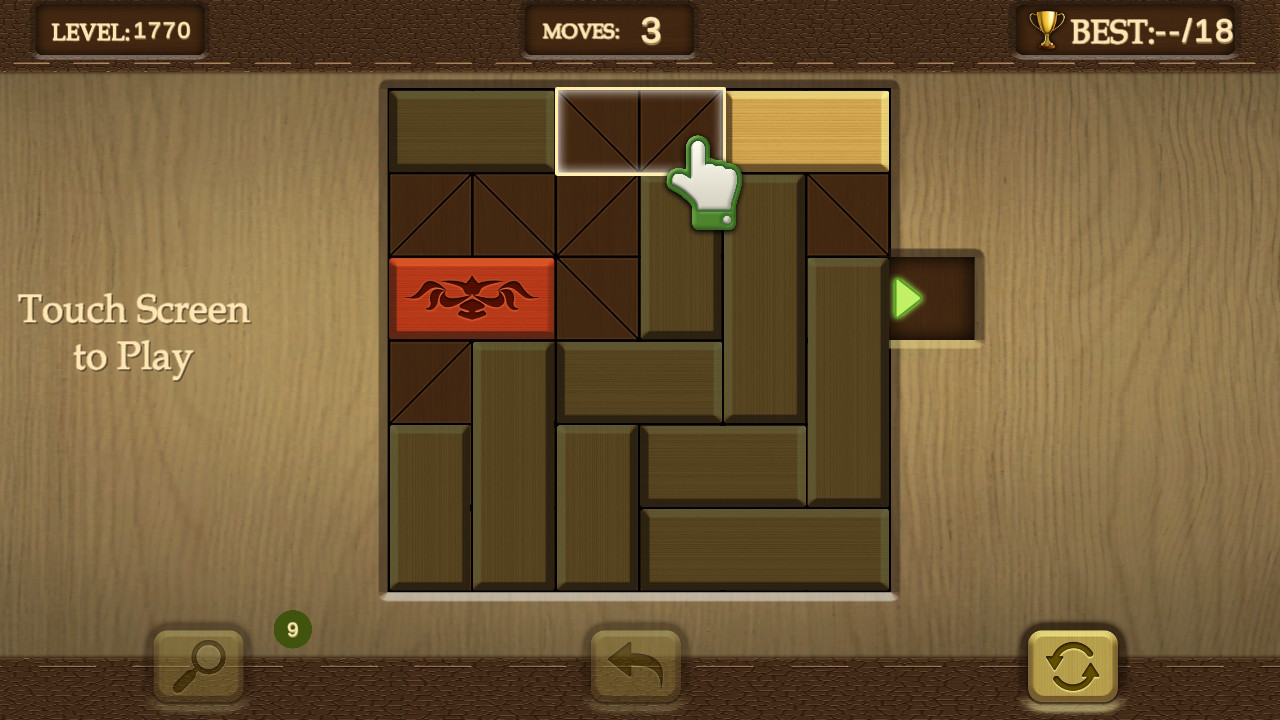Select the wide block at the board's bottom
This screenshot has width=1280, height=720.
point(766,548)
